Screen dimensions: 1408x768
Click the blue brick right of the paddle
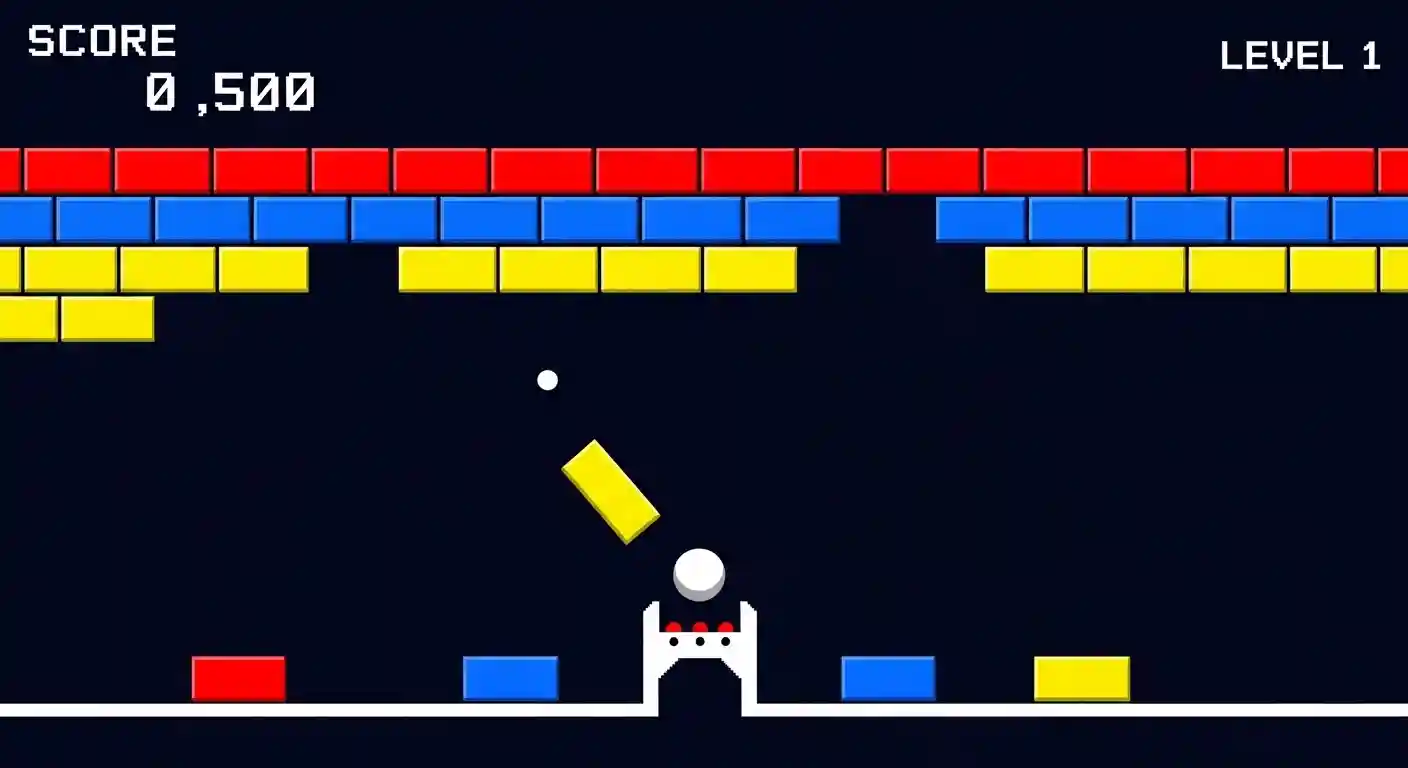[x=888, y=676]
